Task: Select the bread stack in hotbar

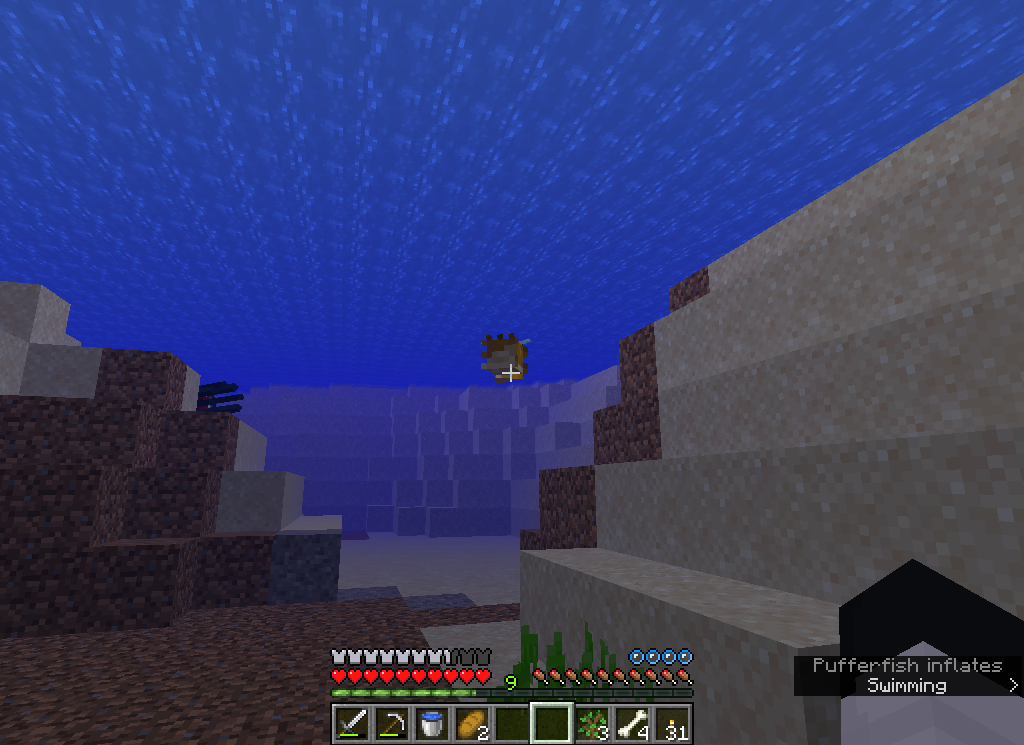Action: (471, 723)
